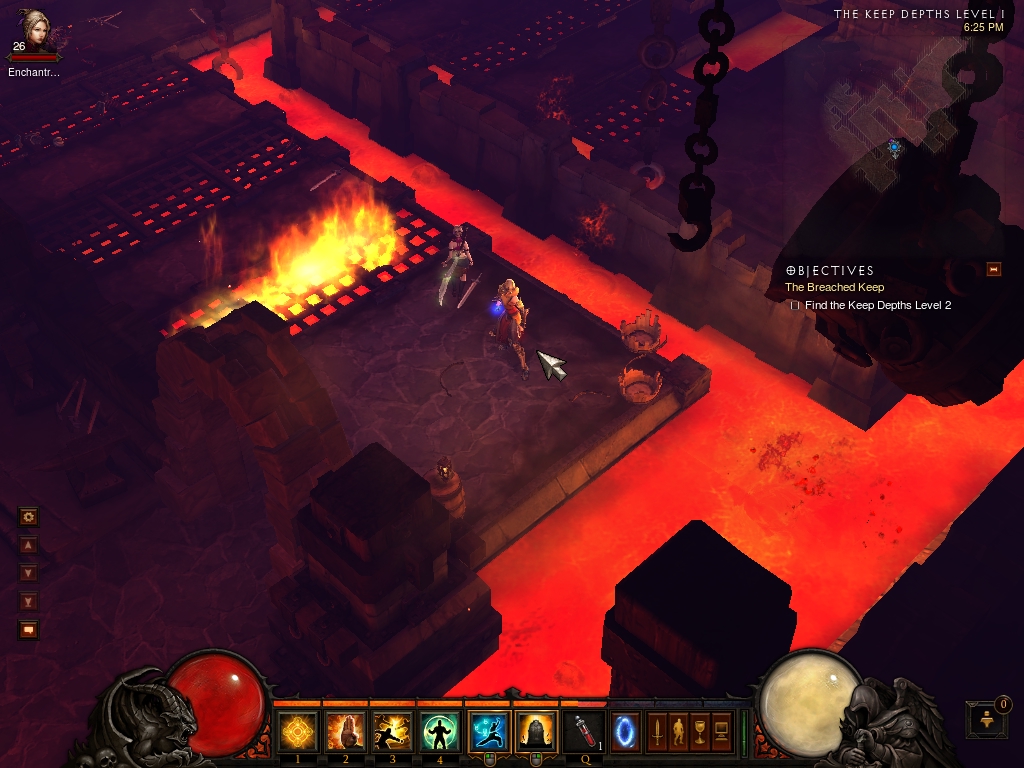This screenshot has width=1024, height=768.
Task: Jump chat to bottom with the barred arrow
Action: [x=28, y=601]
